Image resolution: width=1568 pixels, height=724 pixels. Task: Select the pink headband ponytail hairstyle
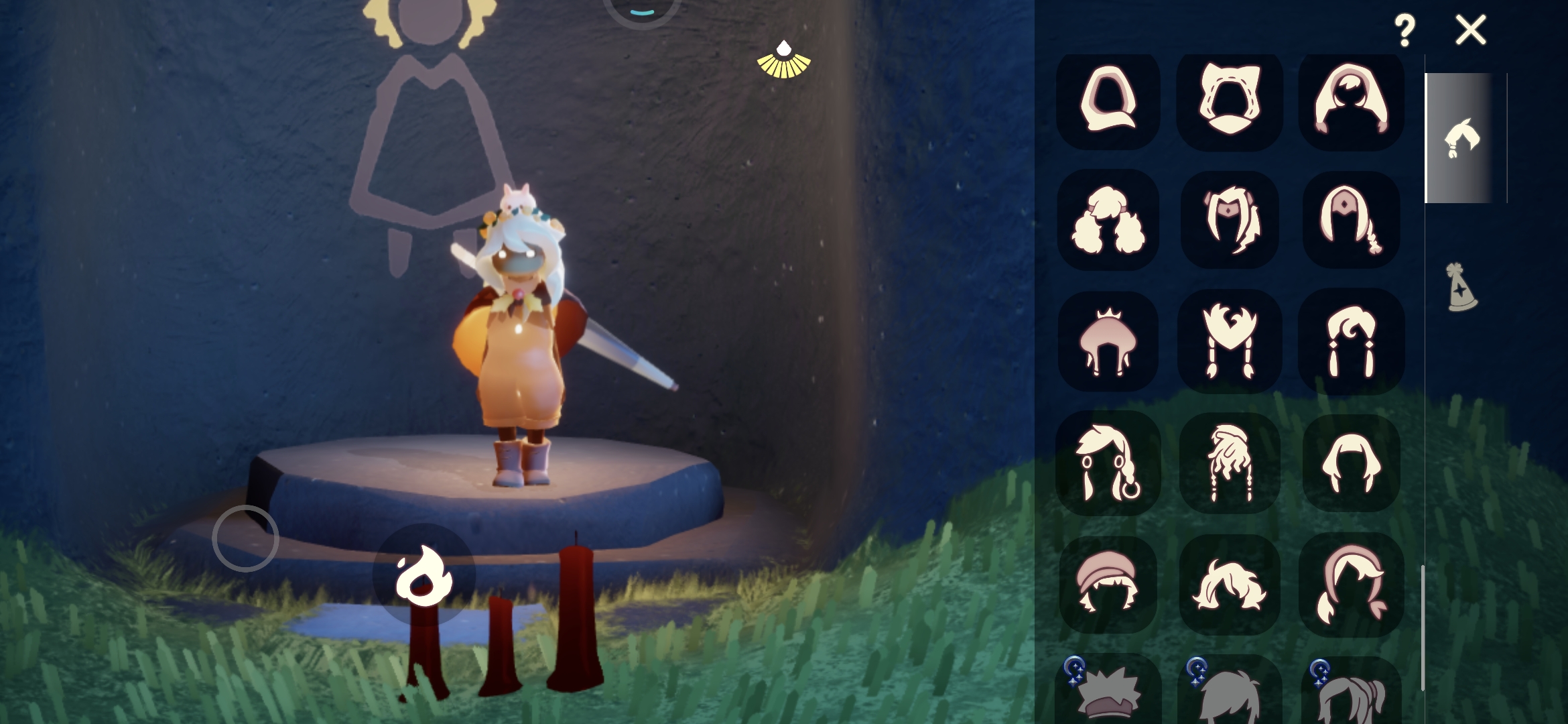[1350, 585]
